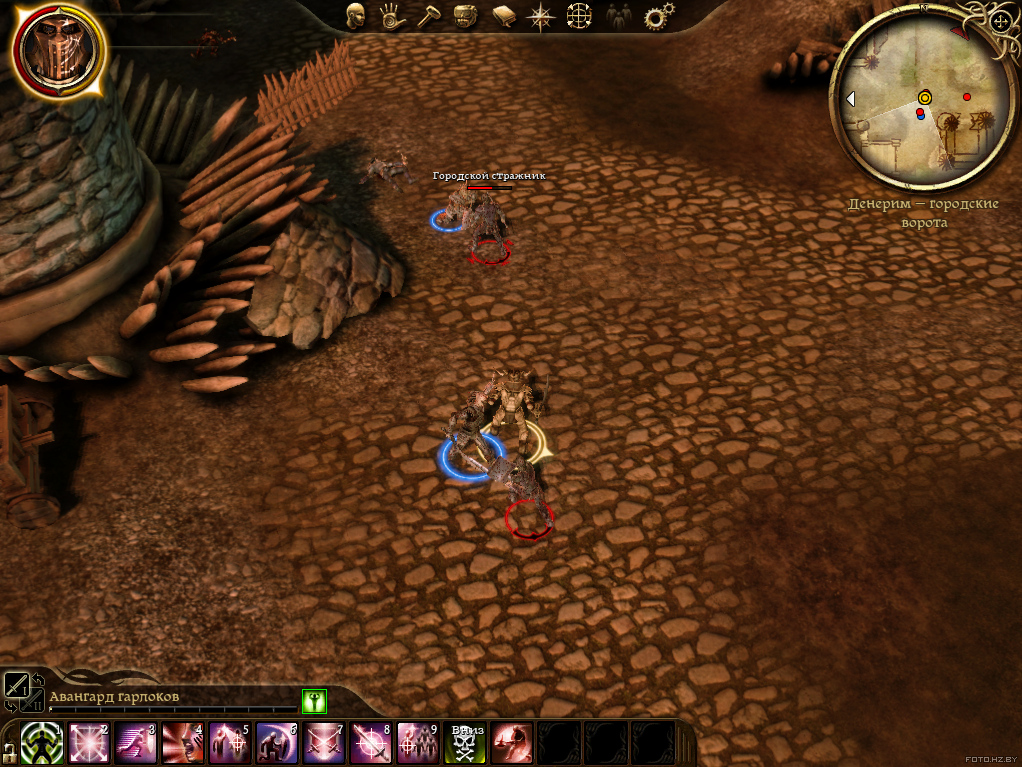Click the green figure icon beside the name
The height and width of the screenshot is (767, 1022).
click(x=314, y=700)
